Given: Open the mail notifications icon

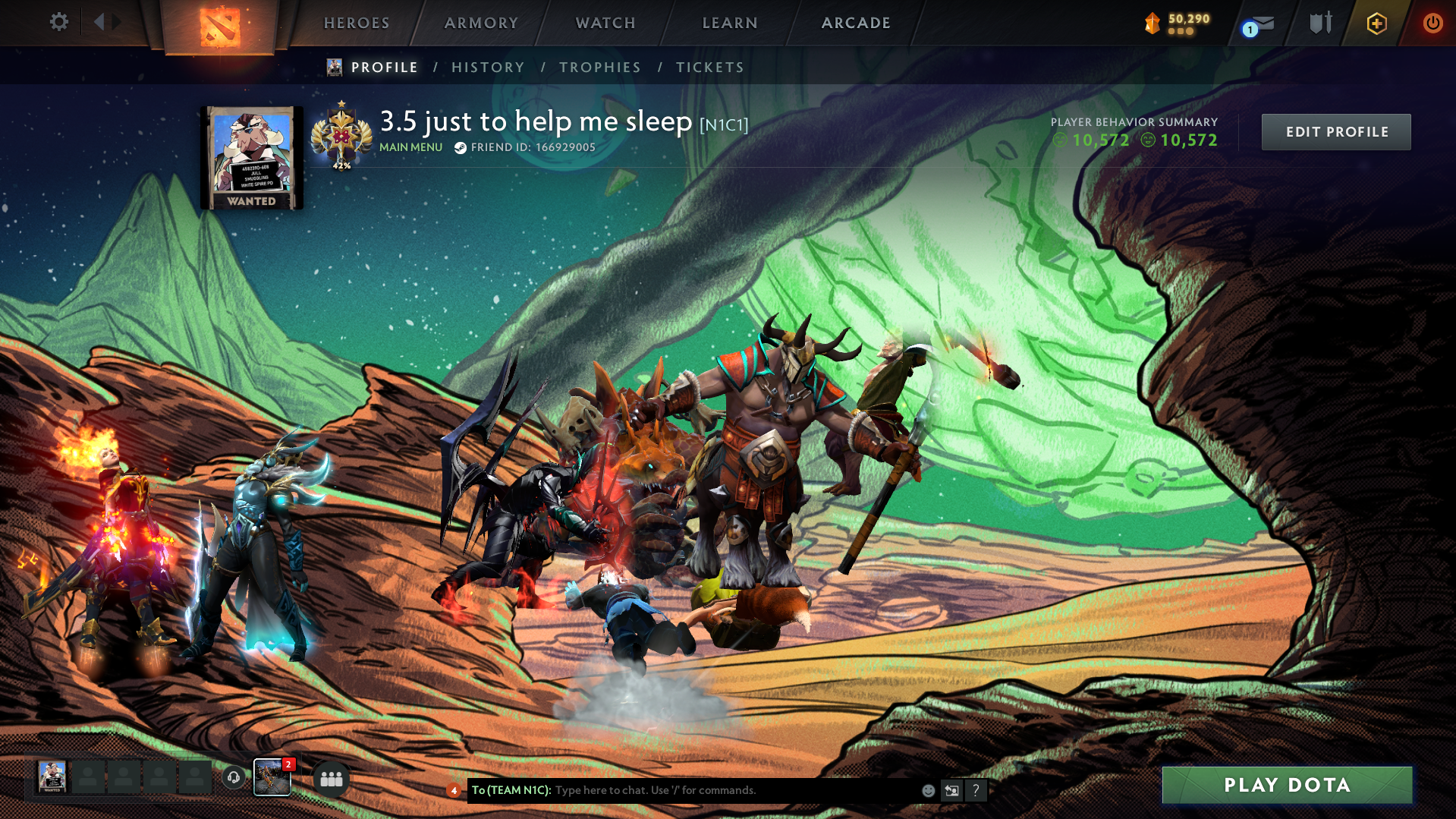Looking at the screenshot, I should coord(1261,24).
